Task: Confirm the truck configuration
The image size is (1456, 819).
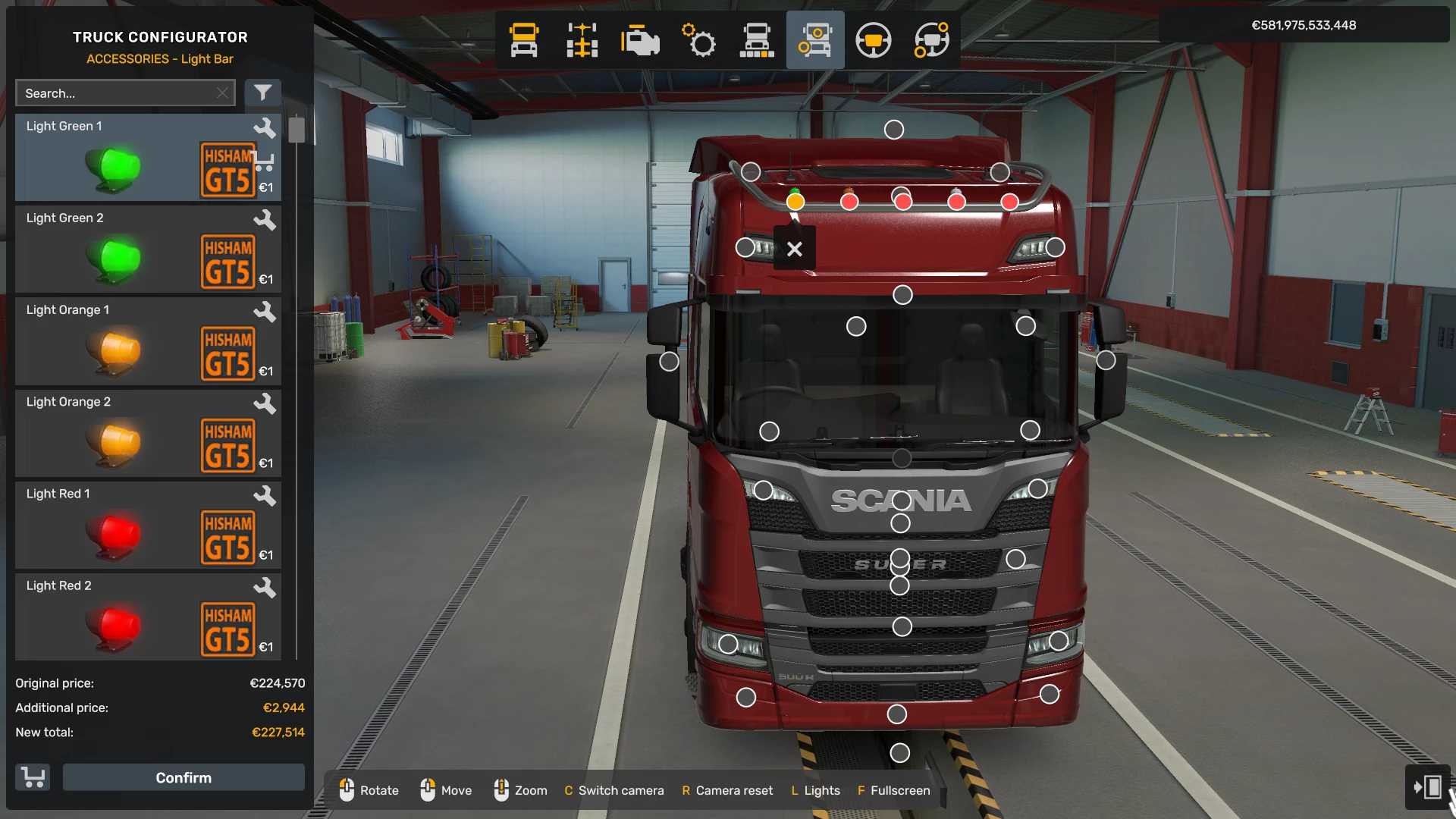Action: click(184, 777)
